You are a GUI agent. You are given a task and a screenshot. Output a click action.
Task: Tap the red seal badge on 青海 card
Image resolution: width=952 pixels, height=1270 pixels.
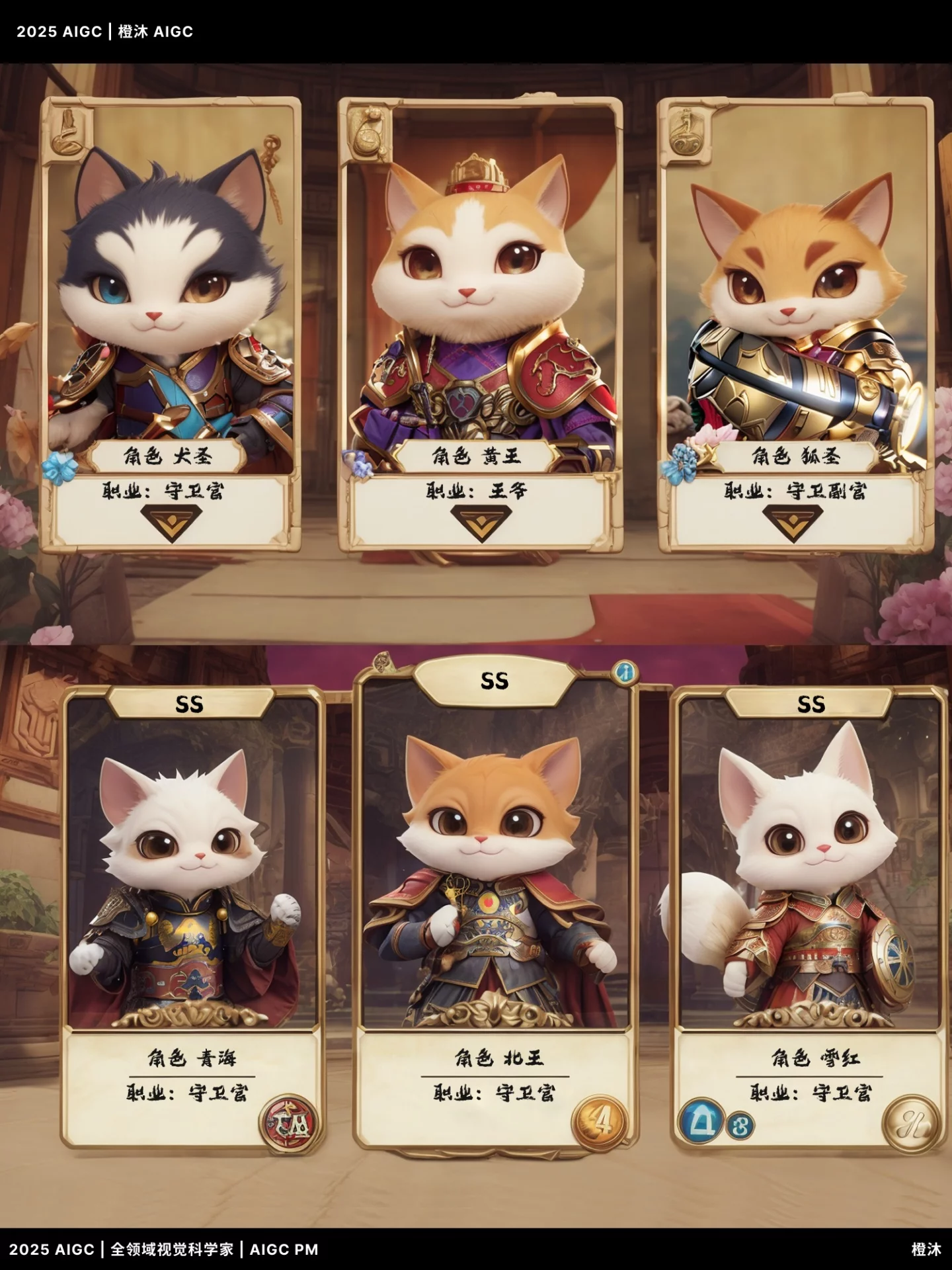coord(289,1124)
